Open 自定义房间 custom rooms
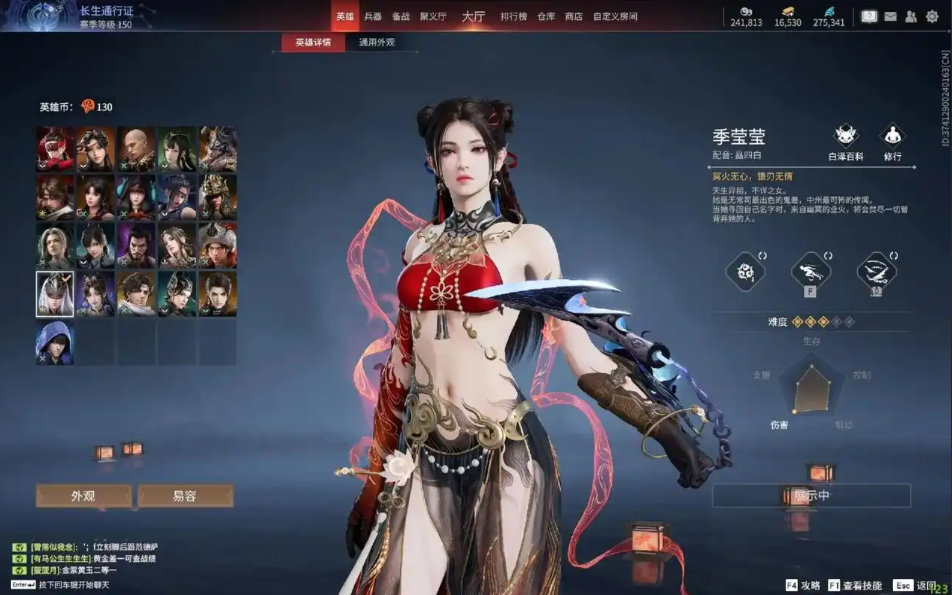This screenshot has height=595, width=952. 615,17
